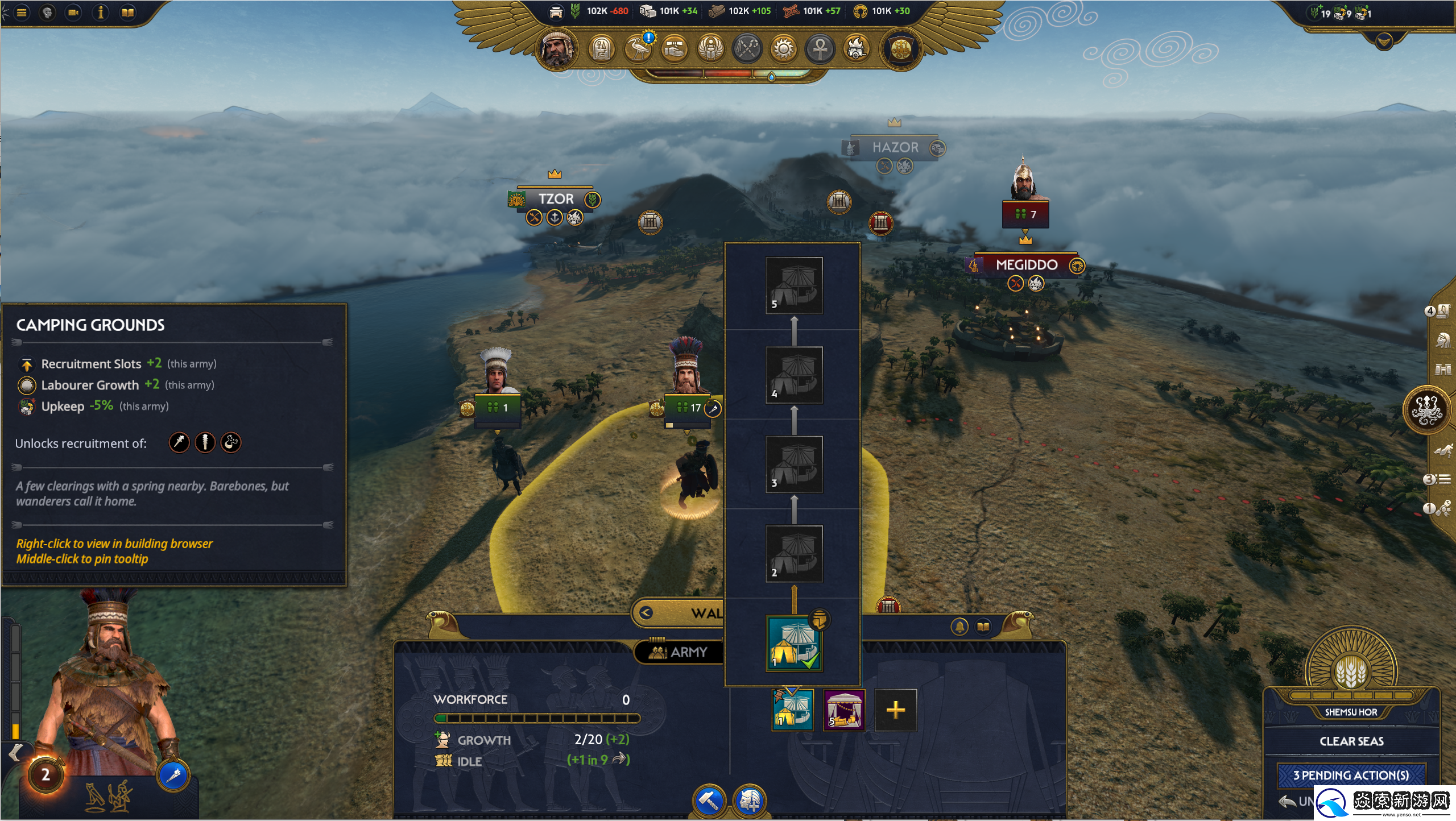This screenshot has width=1456, height=821.
Task: Select the built Camping Grounds level 1 building
Action: point(794,644)
